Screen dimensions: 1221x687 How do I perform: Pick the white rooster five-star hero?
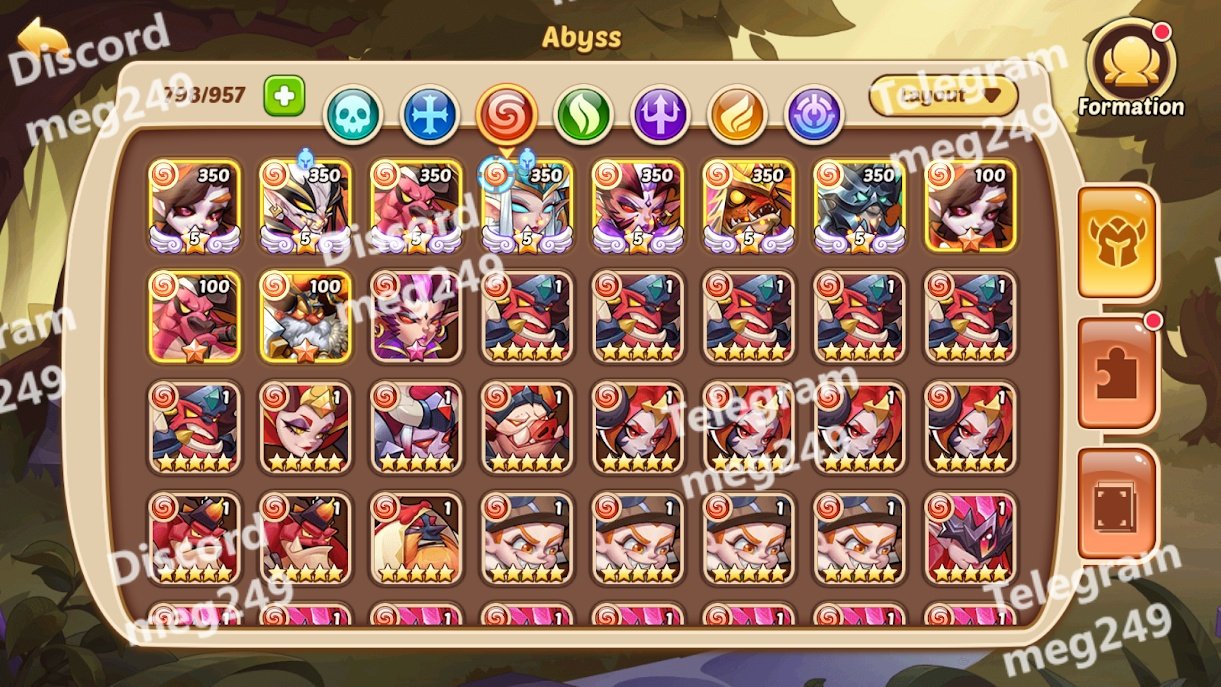point(416,538)
